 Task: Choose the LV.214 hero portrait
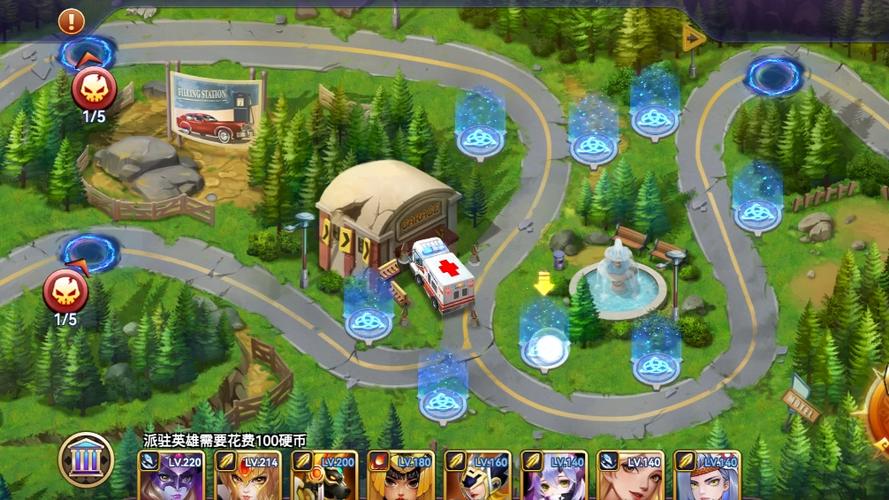[243, 476]
